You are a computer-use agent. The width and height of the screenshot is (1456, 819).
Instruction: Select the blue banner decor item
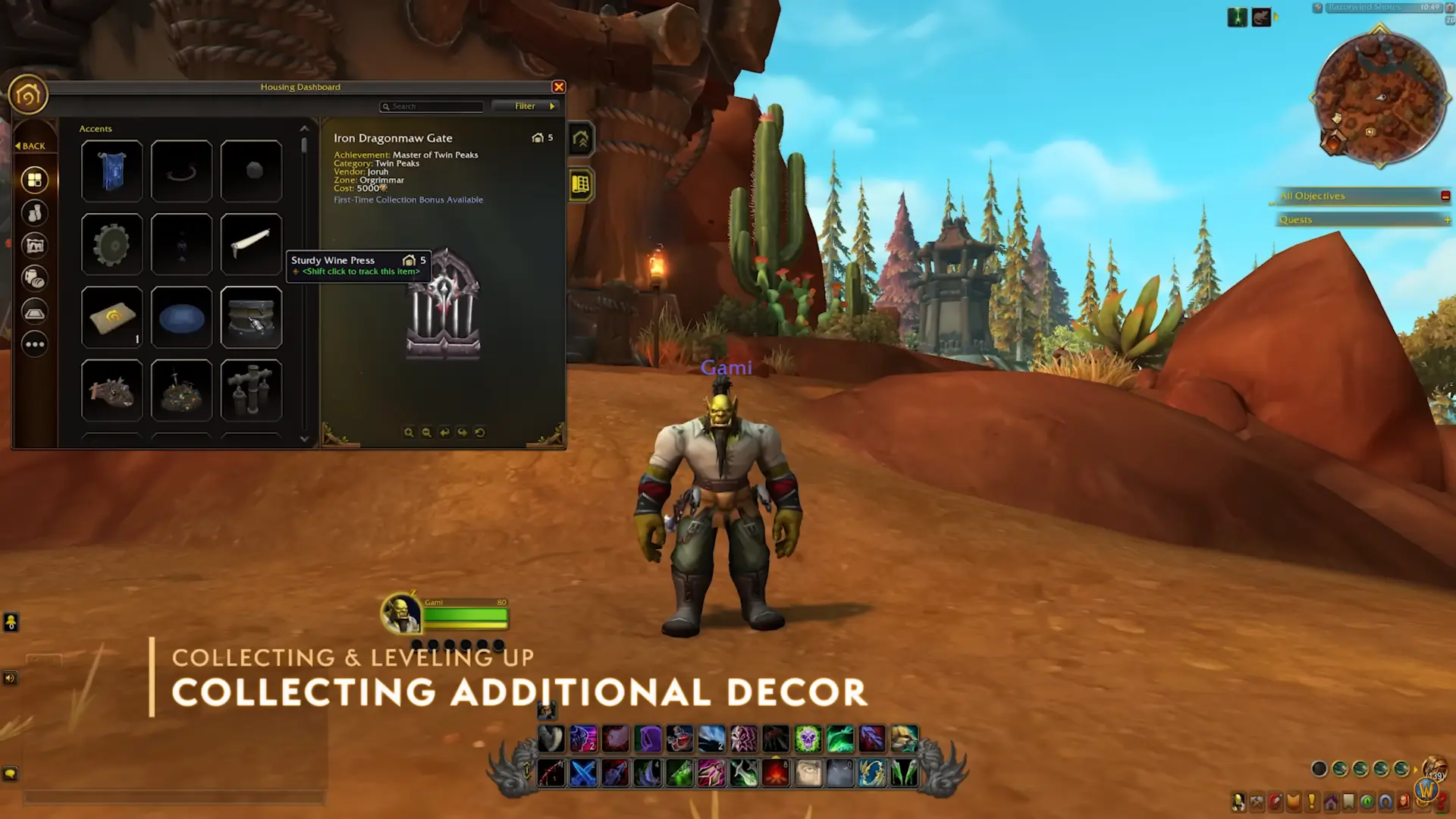click(x=111, y=171)
